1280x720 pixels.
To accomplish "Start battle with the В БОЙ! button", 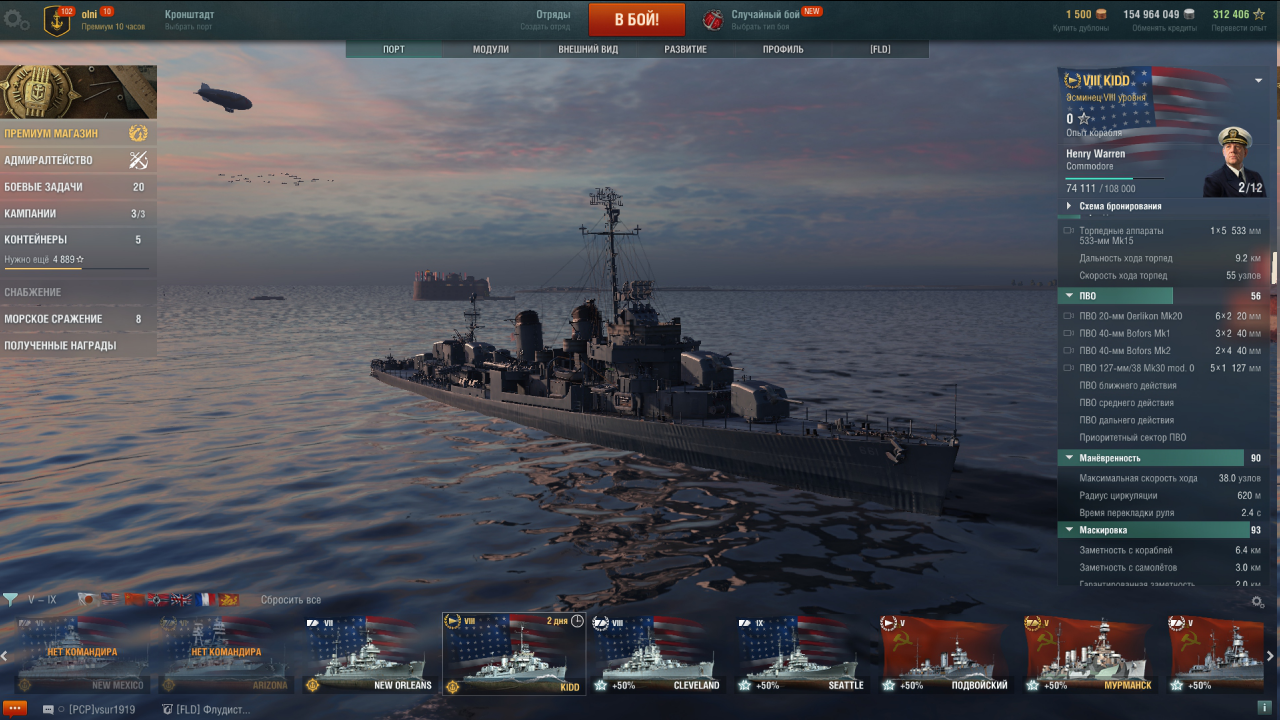I will click(636, 19).
